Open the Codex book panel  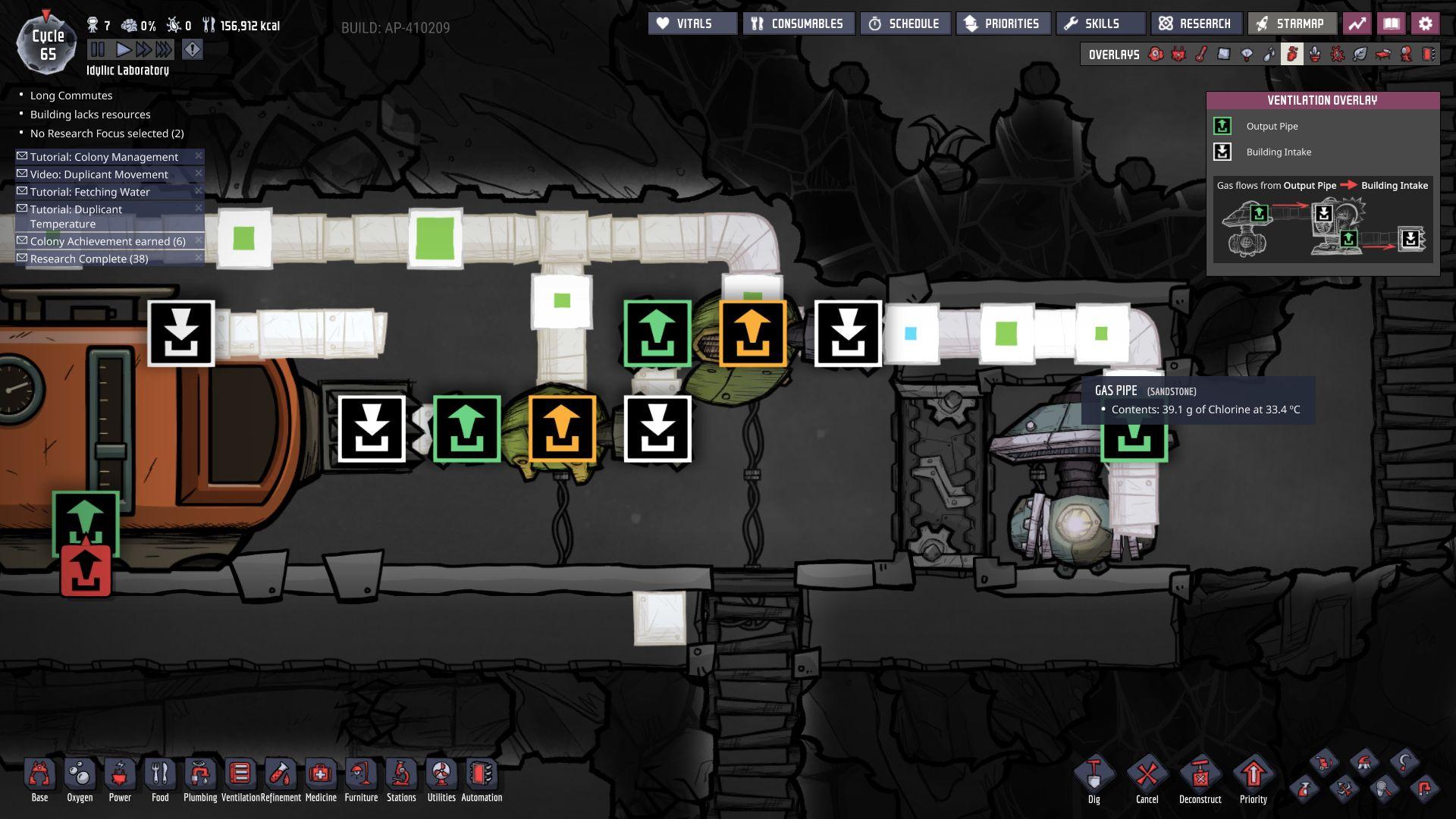[1392, 24]
